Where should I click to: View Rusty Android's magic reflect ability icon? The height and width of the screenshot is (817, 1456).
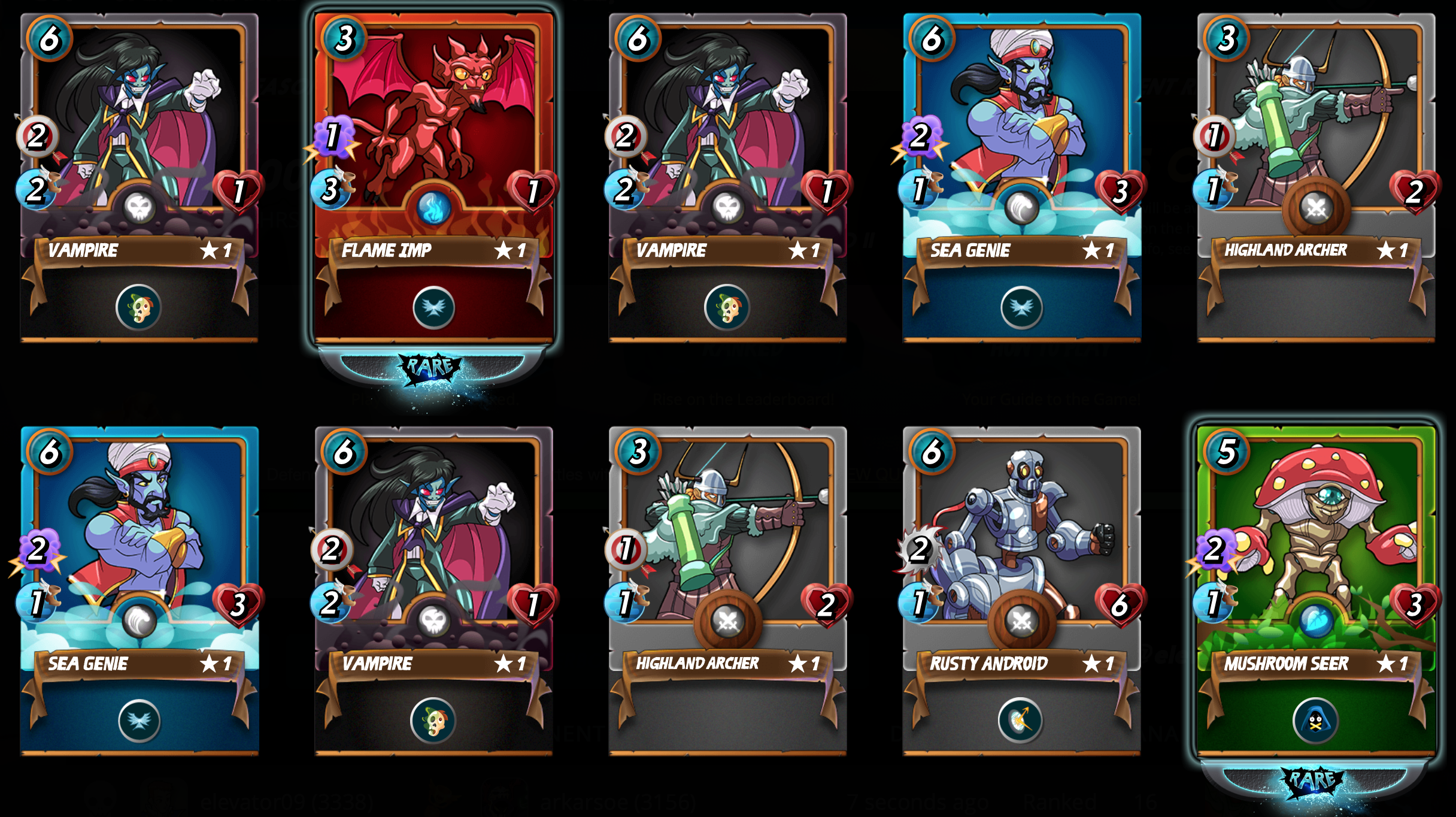click(1020, 720)
